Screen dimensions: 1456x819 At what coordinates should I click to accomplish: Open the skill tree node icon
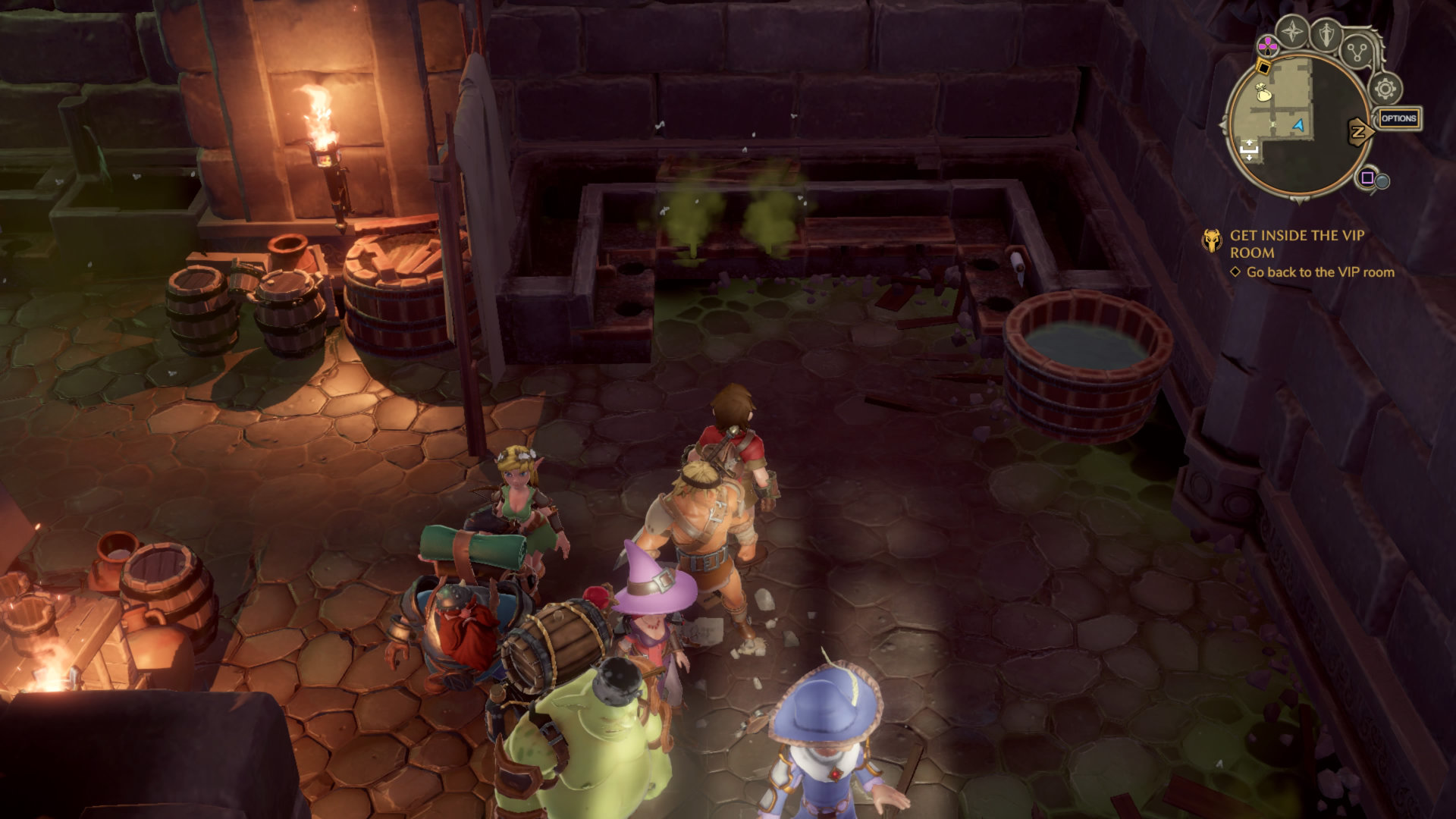[x=1356, y=52]
